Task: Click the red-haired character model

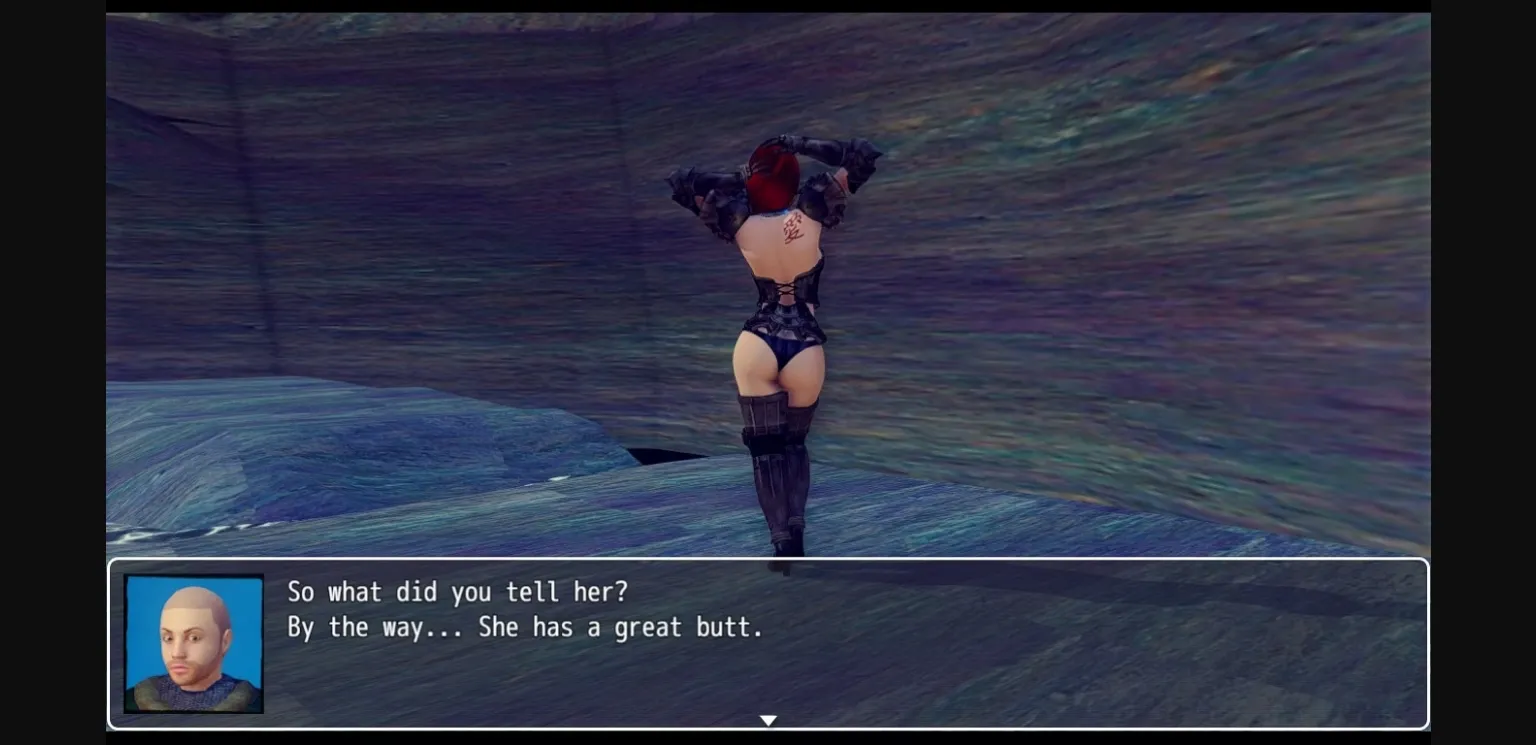Action: (x=780, y=300)
